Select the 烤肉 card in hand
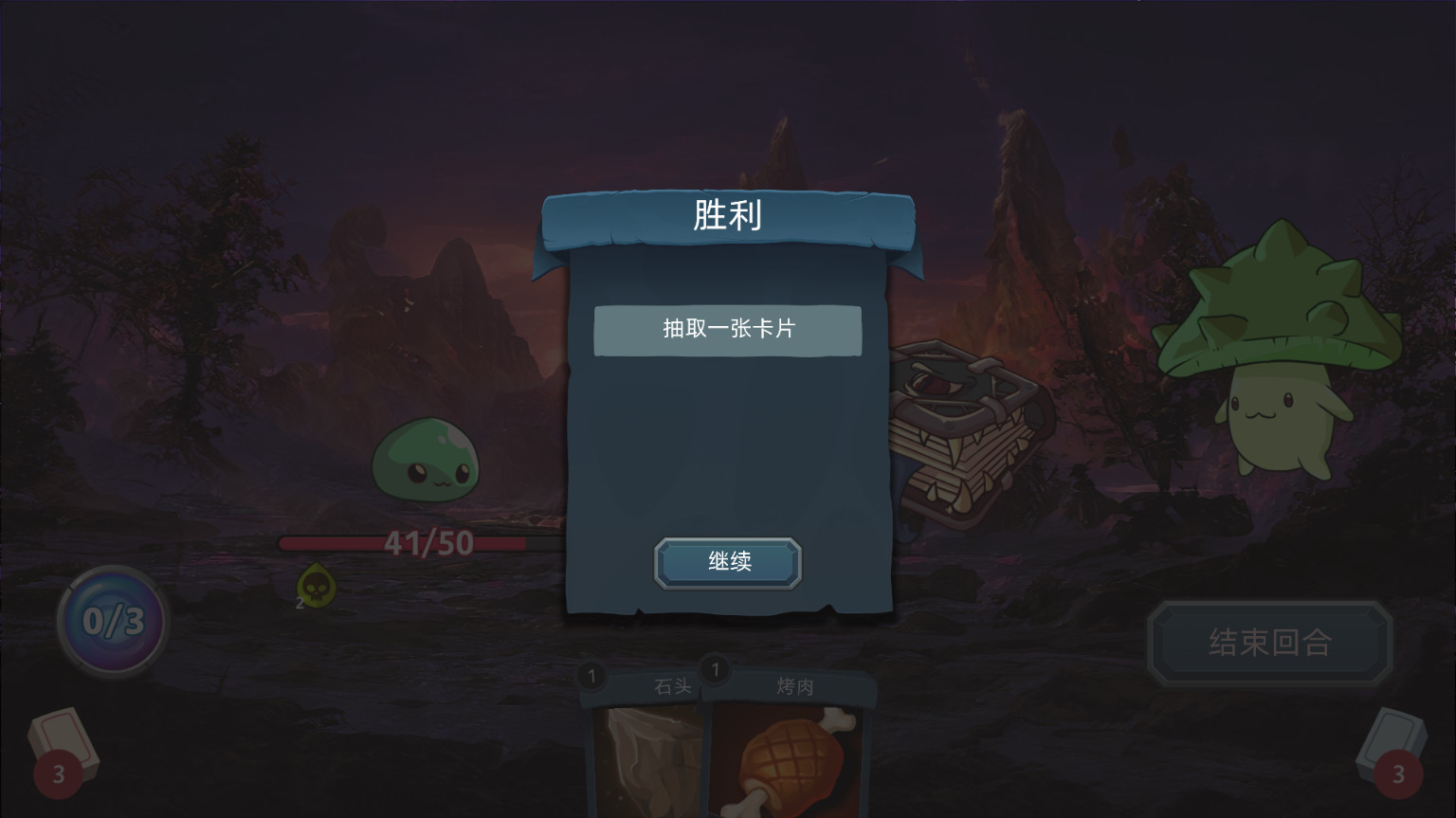 (789, 758)
